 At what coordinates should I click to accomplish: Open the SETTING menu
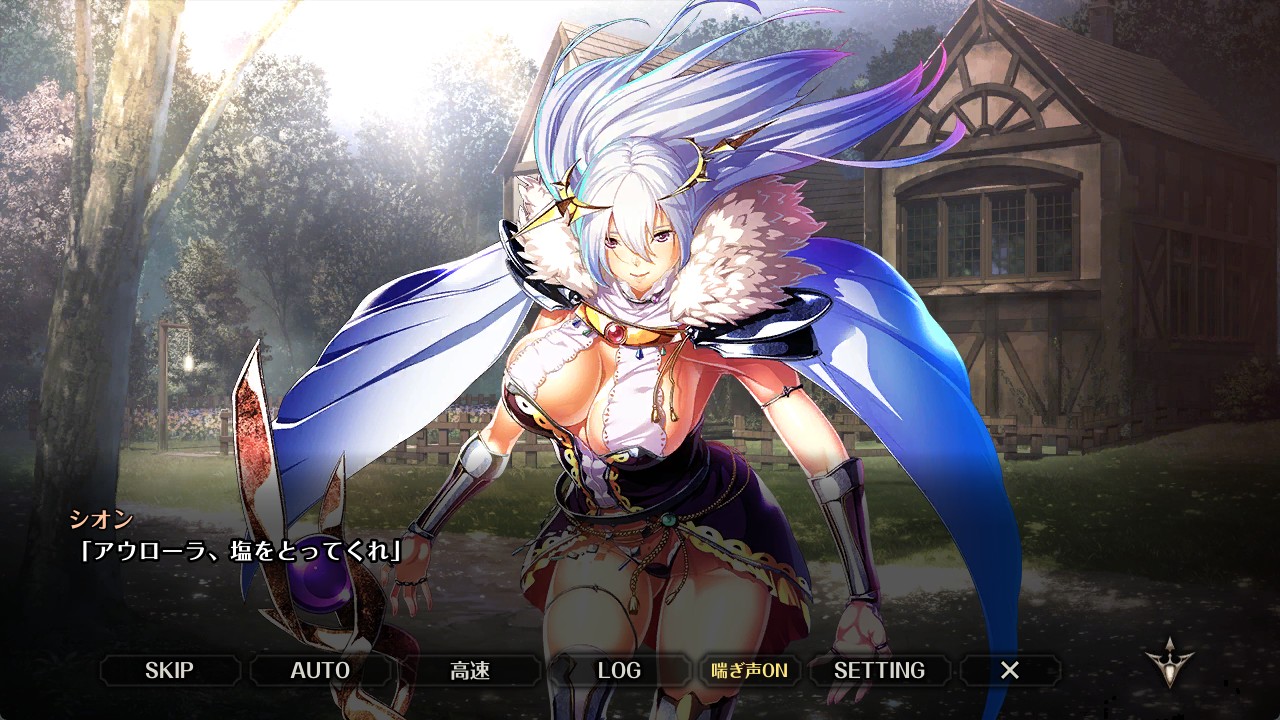click(879, 670)
